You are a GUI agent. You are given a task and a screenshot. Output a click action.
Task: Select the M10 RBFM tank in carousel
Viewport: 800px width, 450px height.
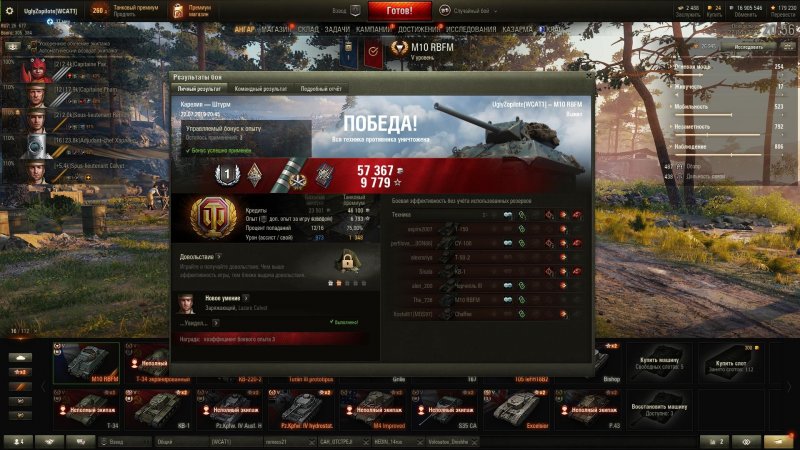(86, 364)
